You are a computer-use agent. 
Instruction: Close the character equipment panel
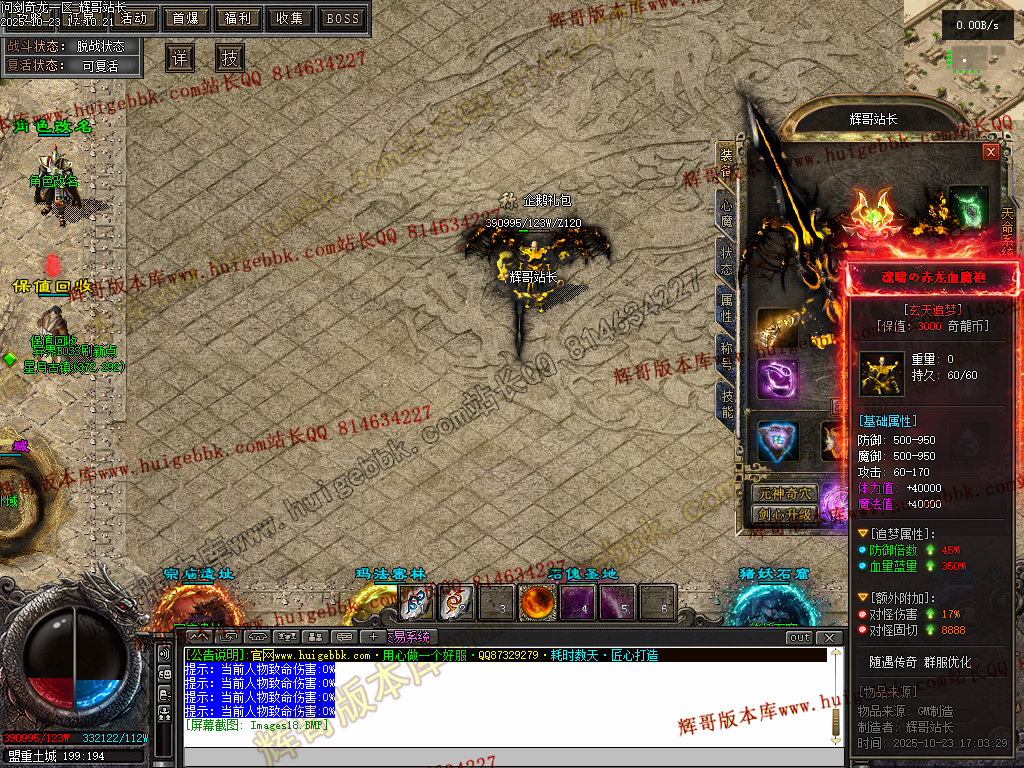(991, 152)
